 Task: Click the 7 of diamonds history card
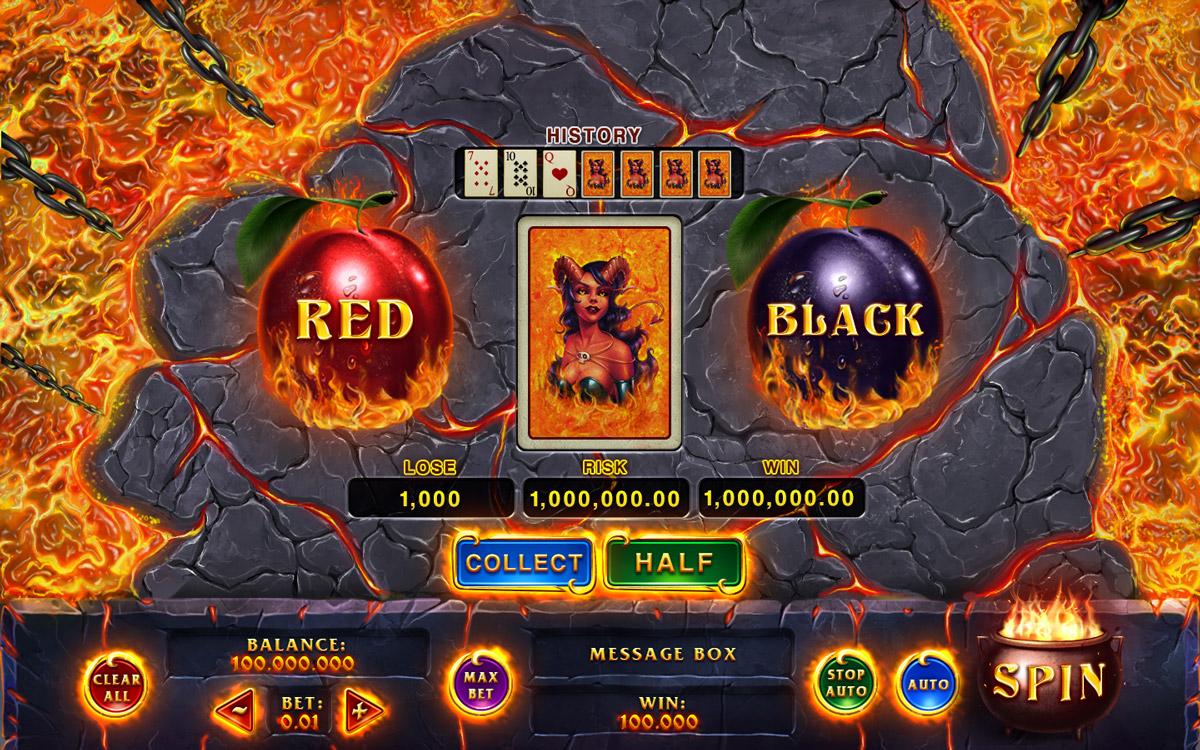pyautogui.click(x=481, y=173)
